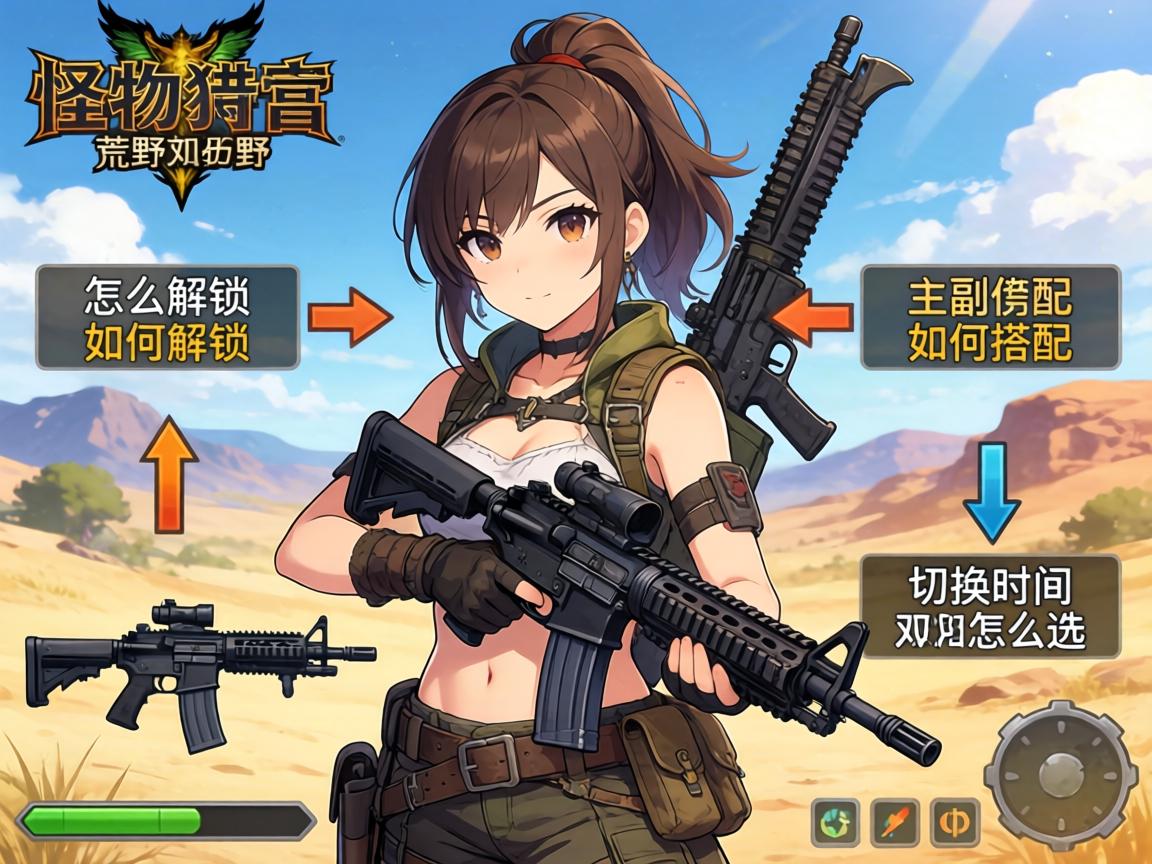Click the 怎么解锁 如何解锁 panel

tap(167, 317)
